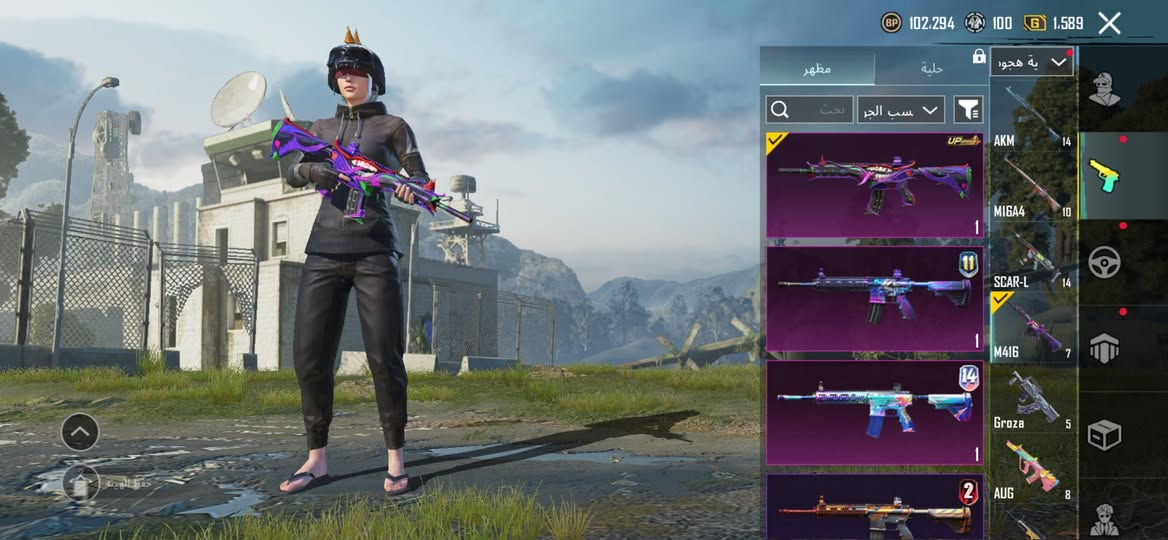The height and width of the screenshot is (540, 1168).
Task: Click the round up-arrow expand button
Action: [x=80, y=432]
